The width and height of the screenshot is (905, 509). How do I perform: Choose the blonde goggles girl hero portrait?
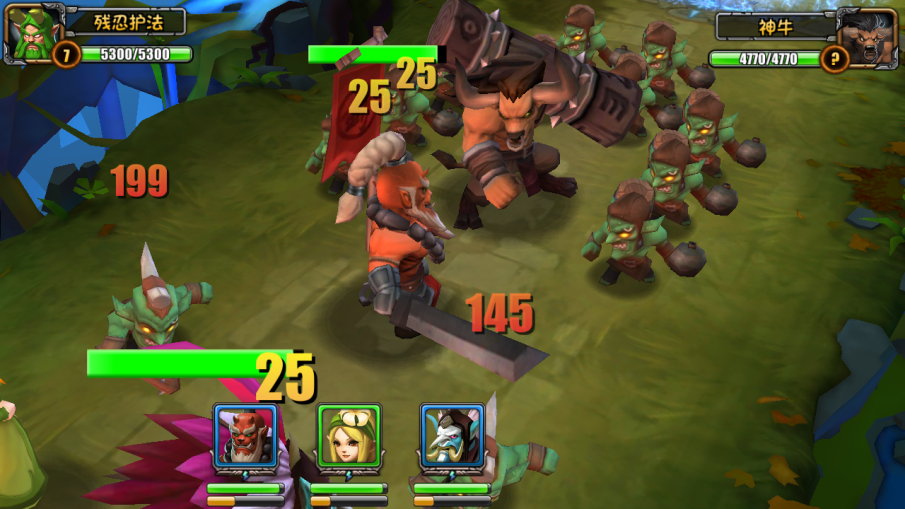(x=349, y=437)
